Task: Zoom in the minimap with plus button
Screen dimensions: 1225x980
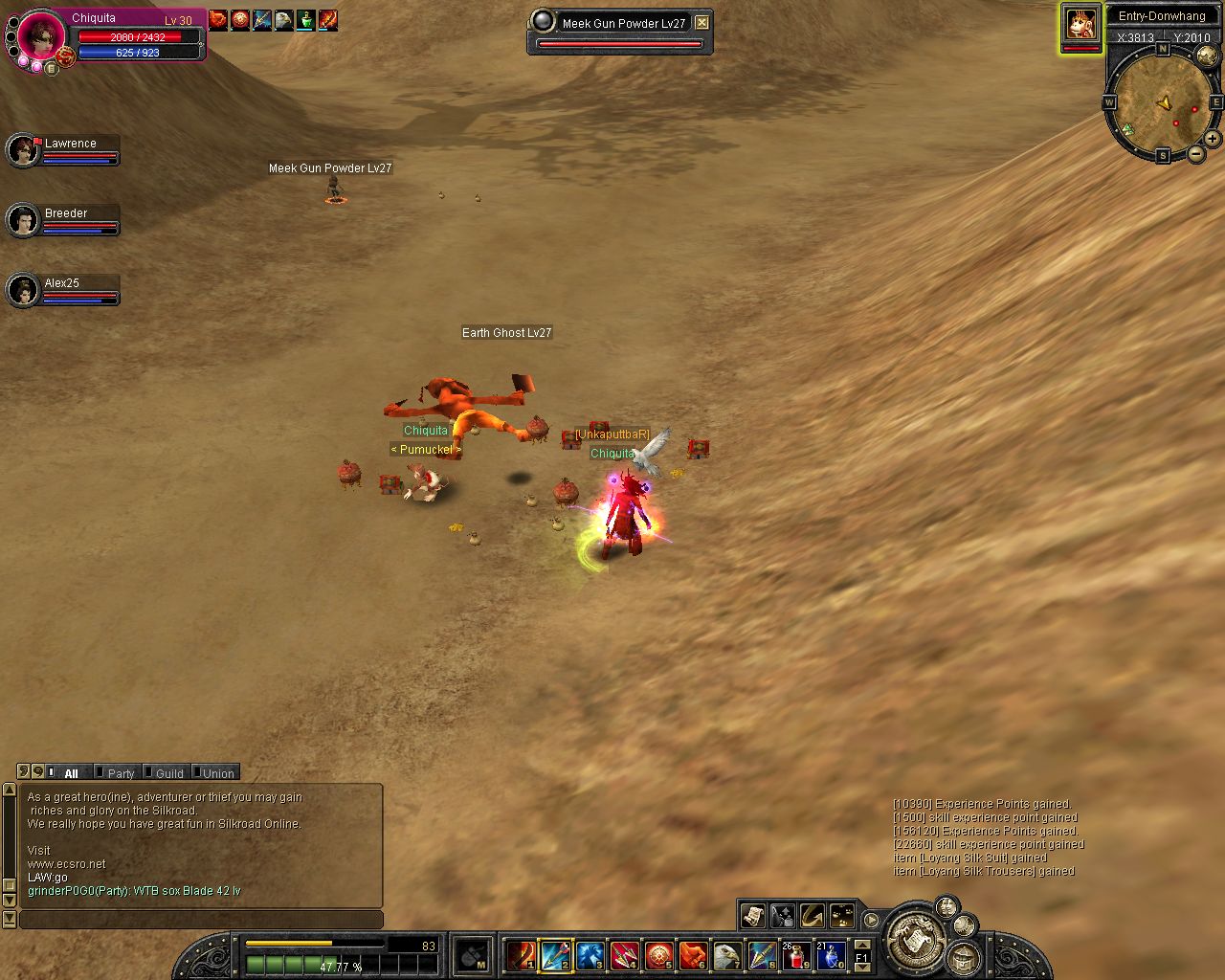Action: (x=1212, y=139)
